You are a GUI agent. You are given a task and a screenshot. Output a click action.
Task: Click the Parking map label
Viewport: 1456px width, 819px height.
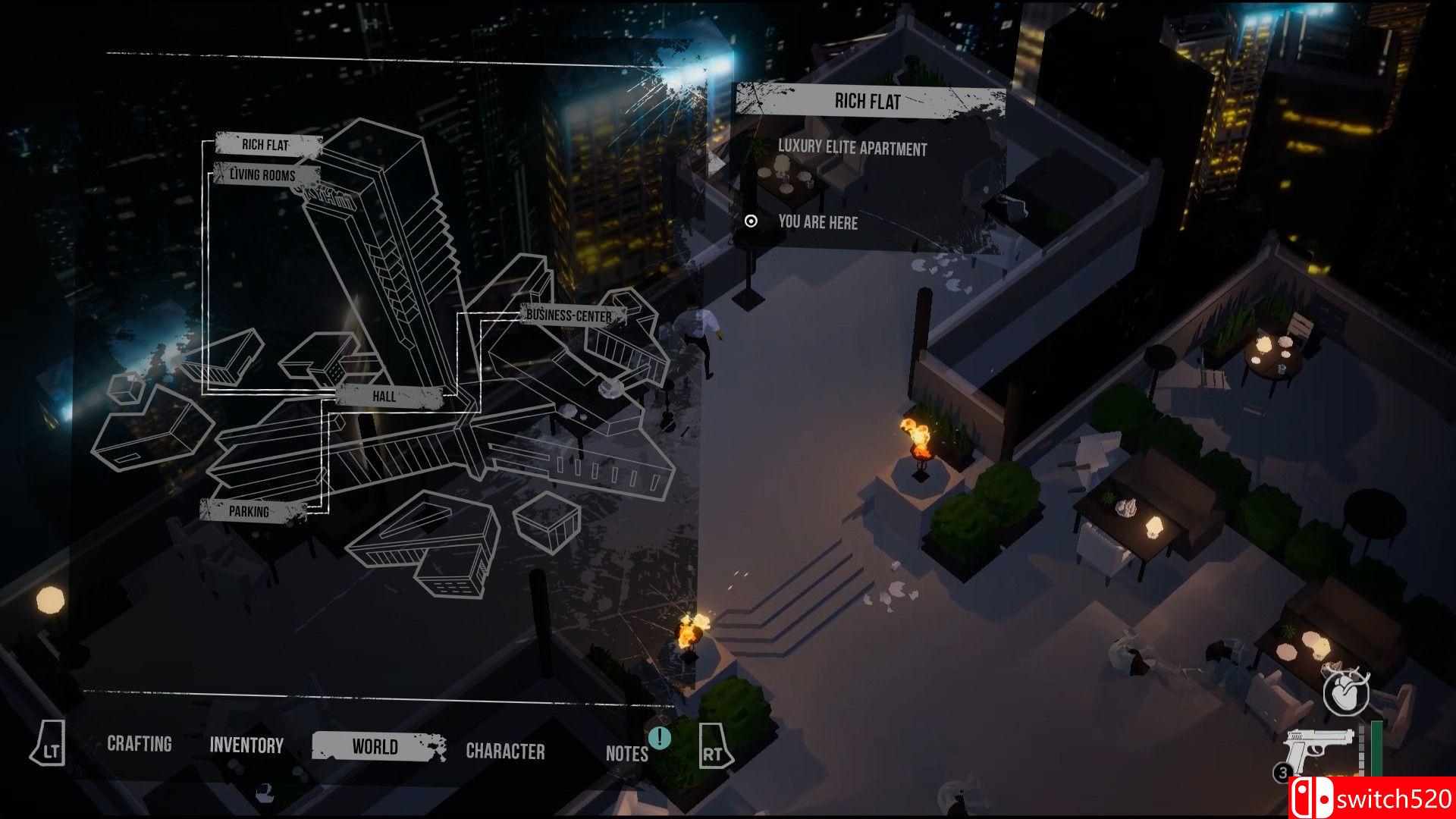(250, 512)
